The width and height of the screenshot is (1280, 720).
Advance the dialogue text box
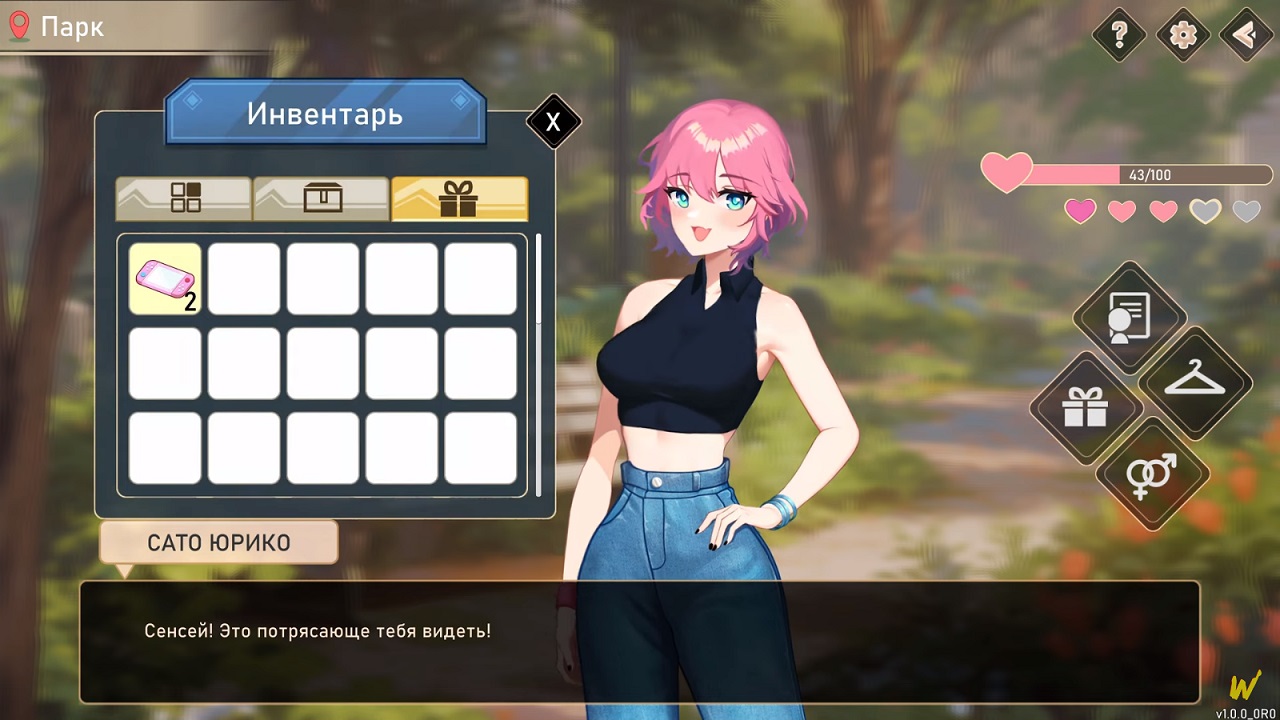[x=640, y=642]
